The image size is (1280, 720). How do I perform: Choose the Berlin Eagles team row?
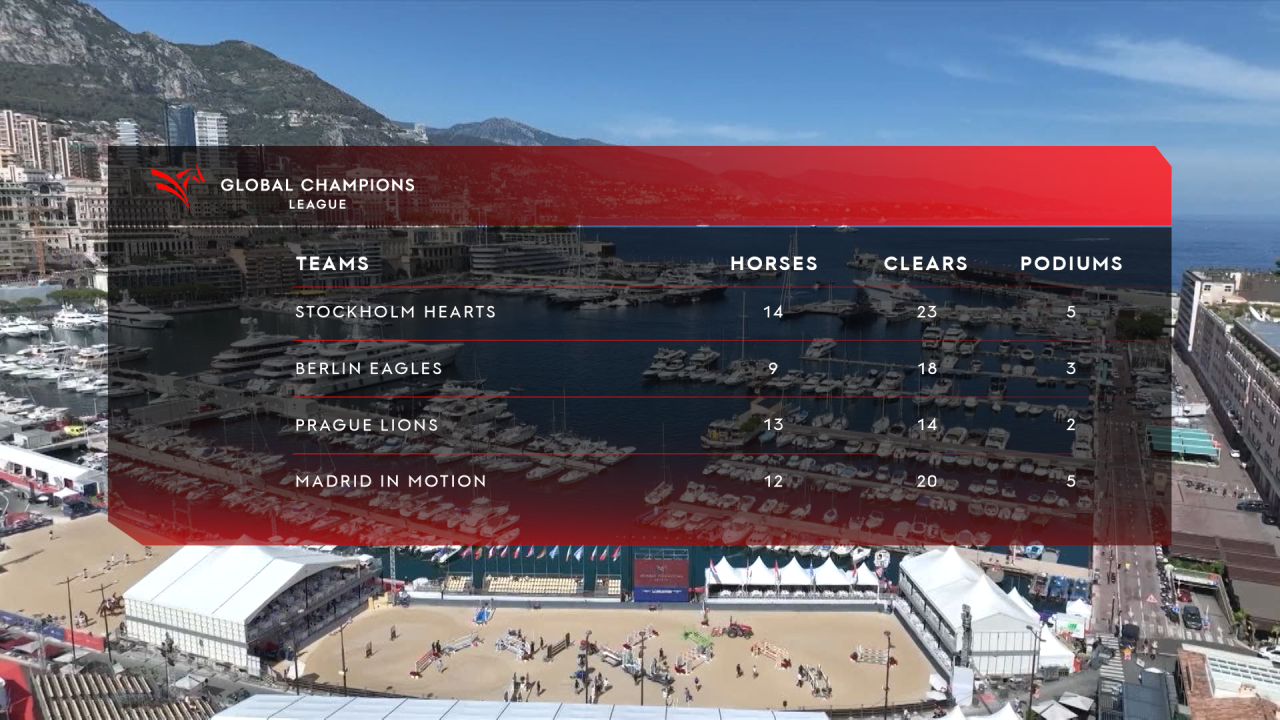pyautogui.click(x=368, y=368)
